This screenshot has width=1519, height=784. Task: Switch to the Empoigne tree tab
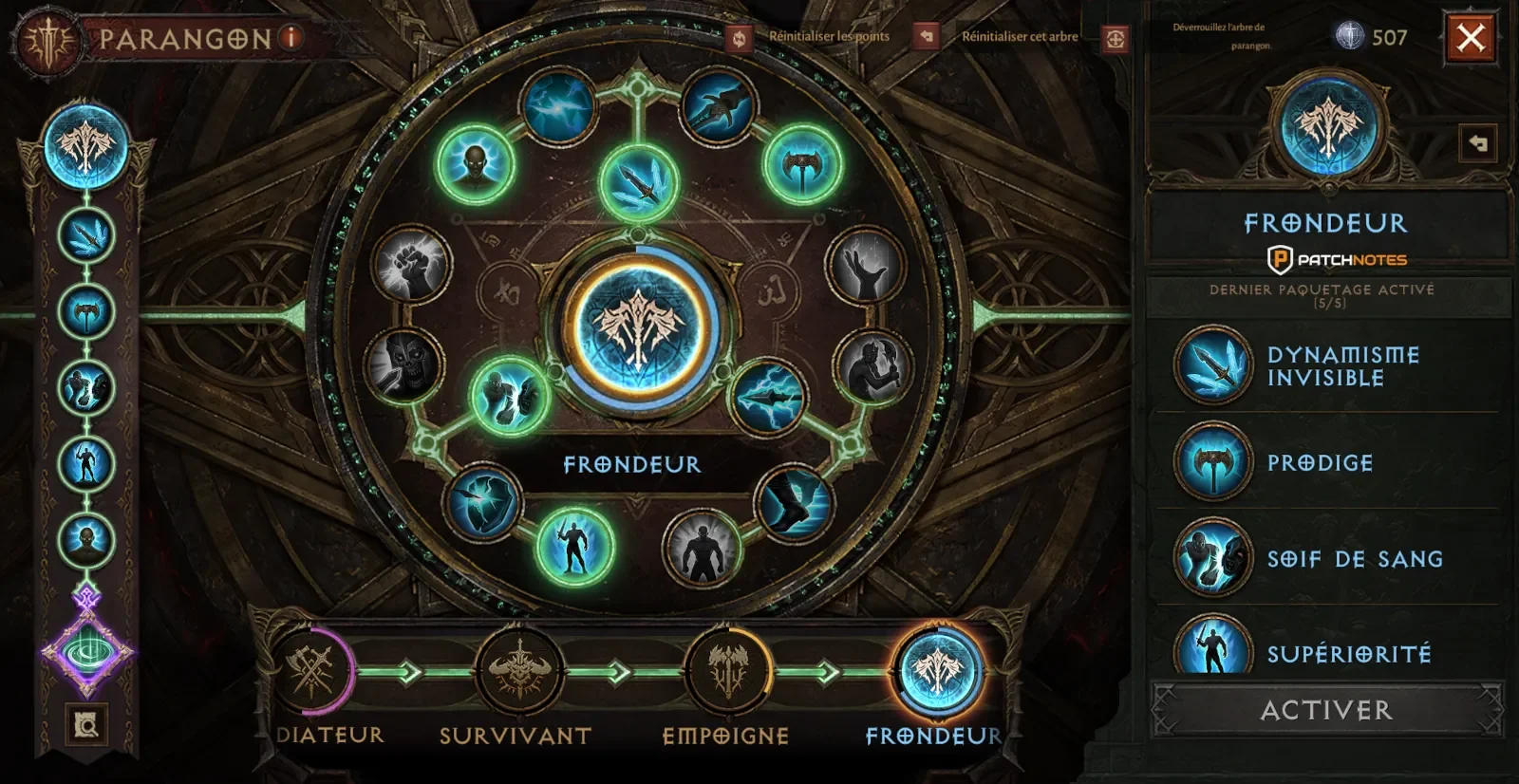coord(728,672)
